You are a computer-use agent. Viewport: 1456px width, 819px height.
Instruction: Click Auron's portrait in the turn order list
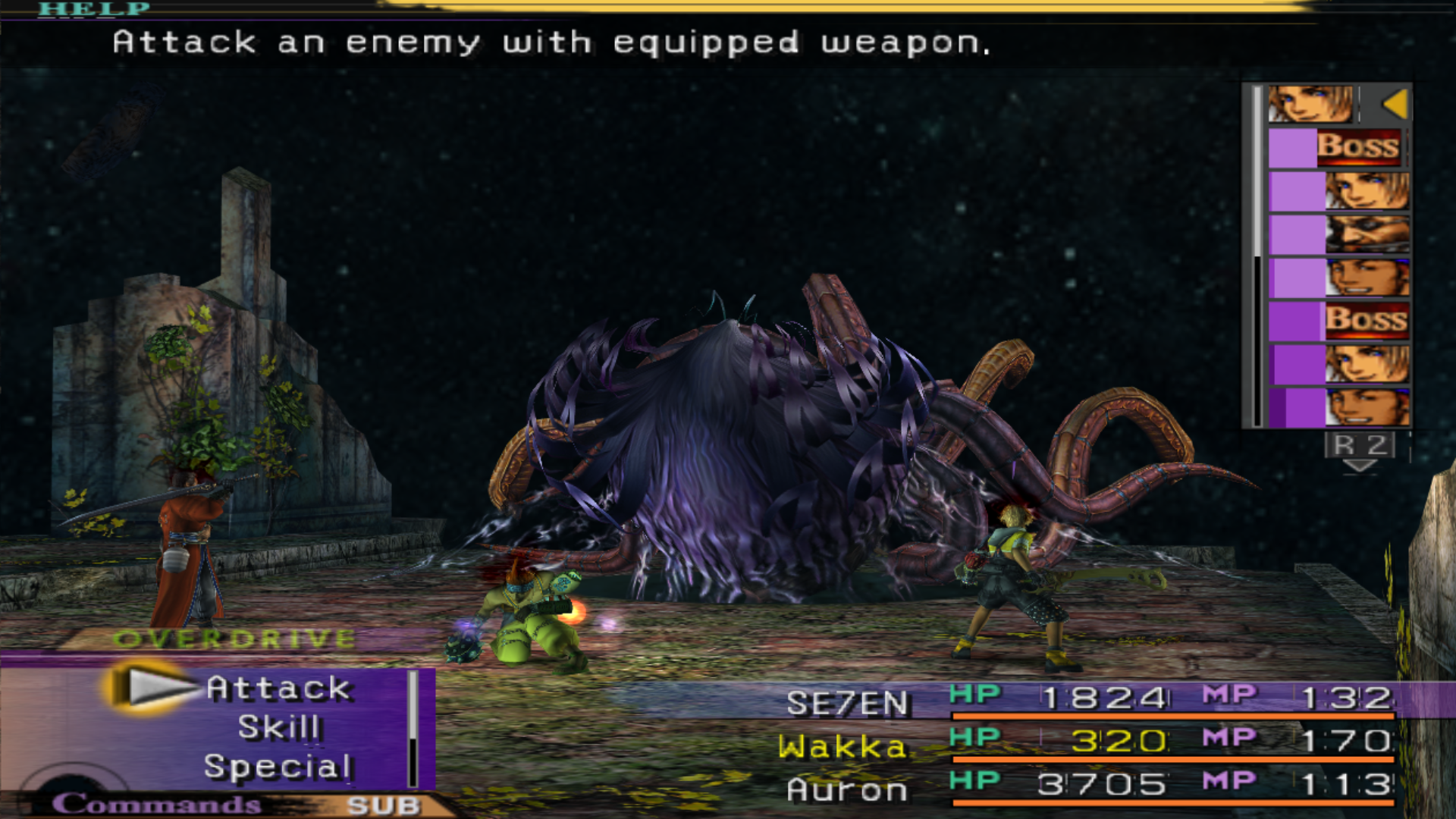point(1367,234)
